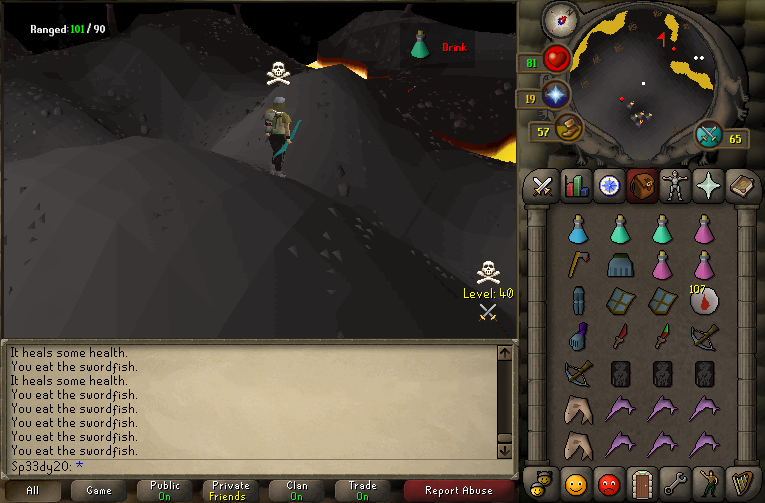Select the Game chat filter

(99, 490)
